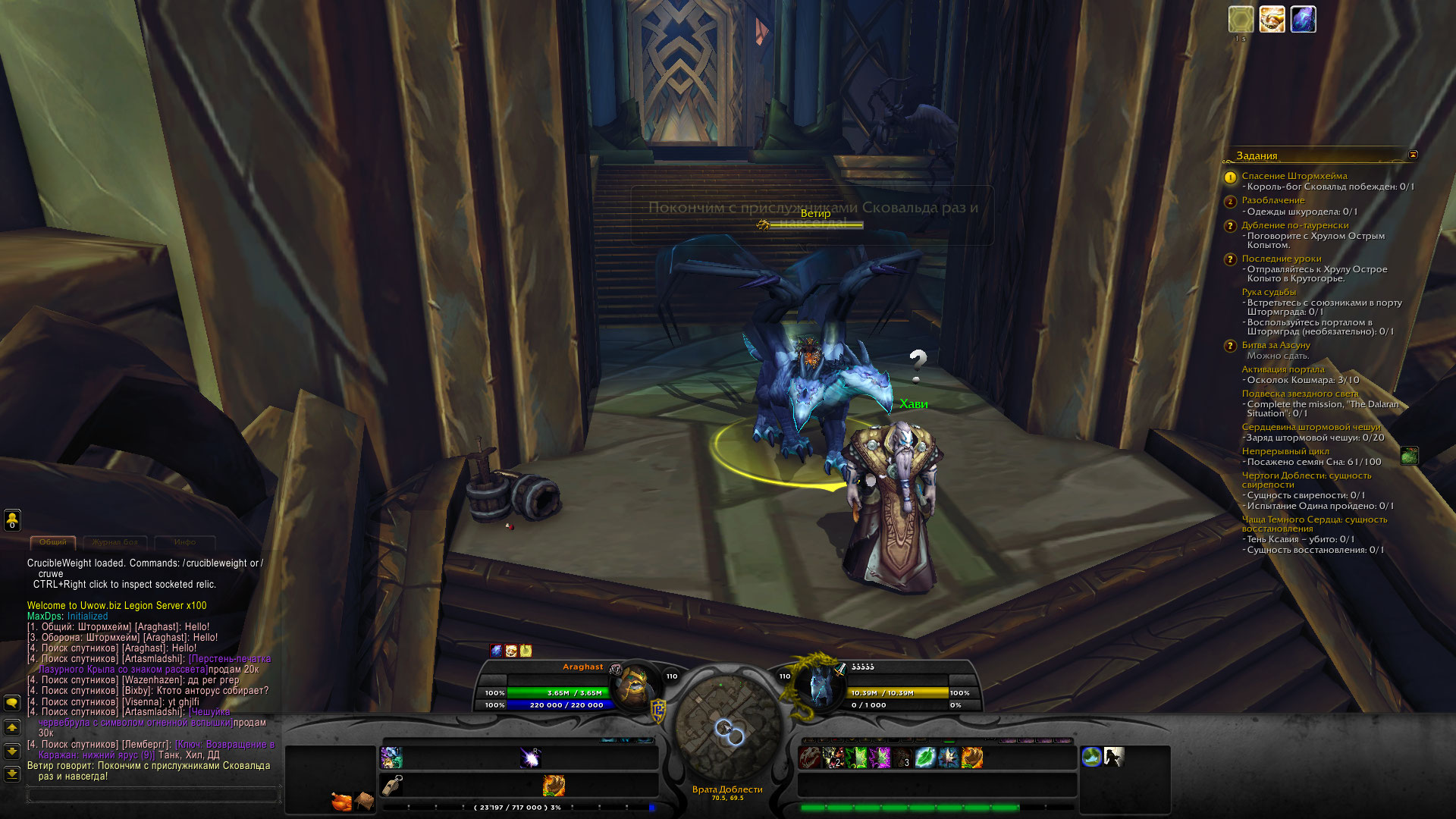Open the Битва за Азсуну quest
This screenshot has height=819, width=1456.
pyautogui.click(x=1276, y=345)
